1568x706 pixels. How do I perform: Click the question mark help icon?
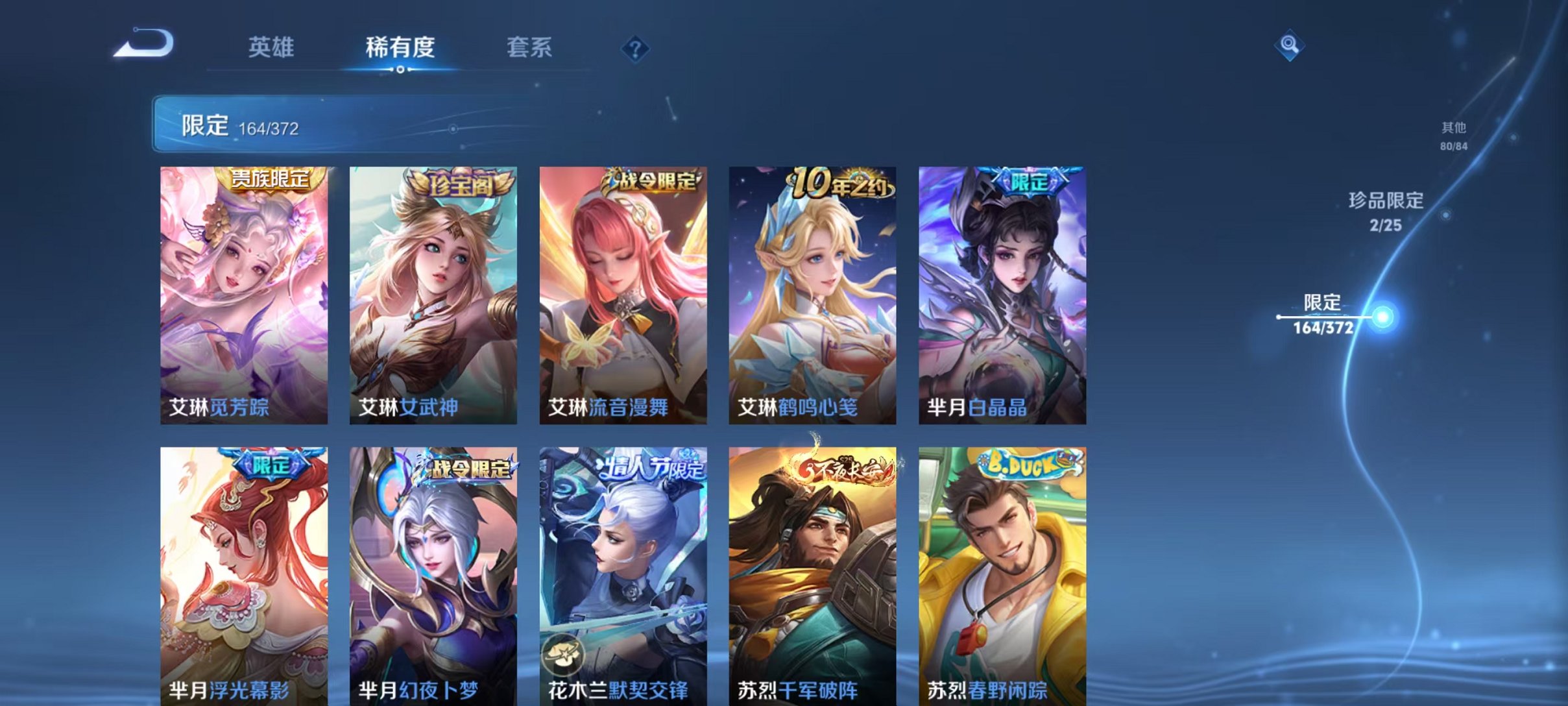637,49
